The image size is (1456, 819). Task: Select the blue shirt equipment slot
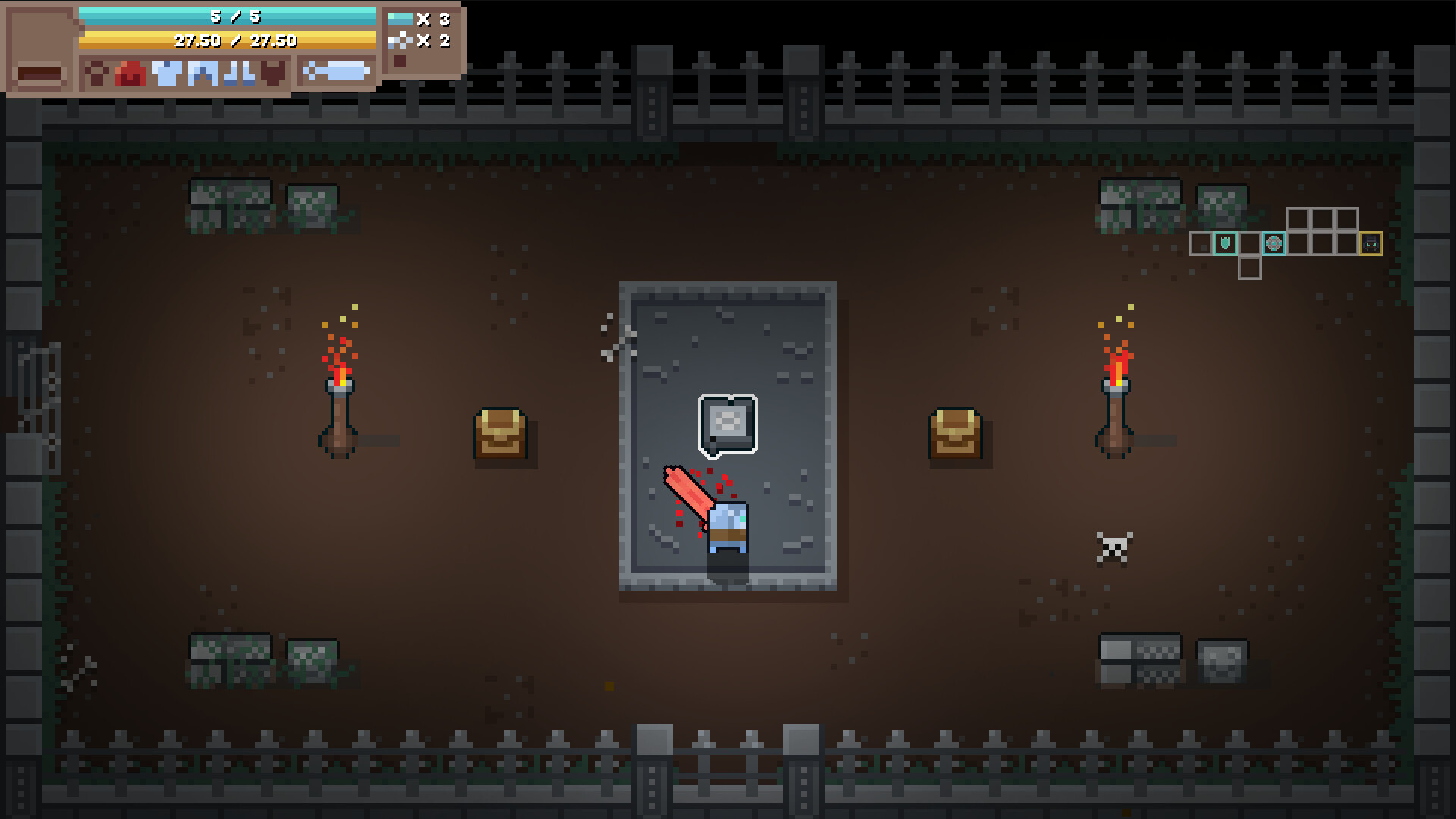coord(166,74)
